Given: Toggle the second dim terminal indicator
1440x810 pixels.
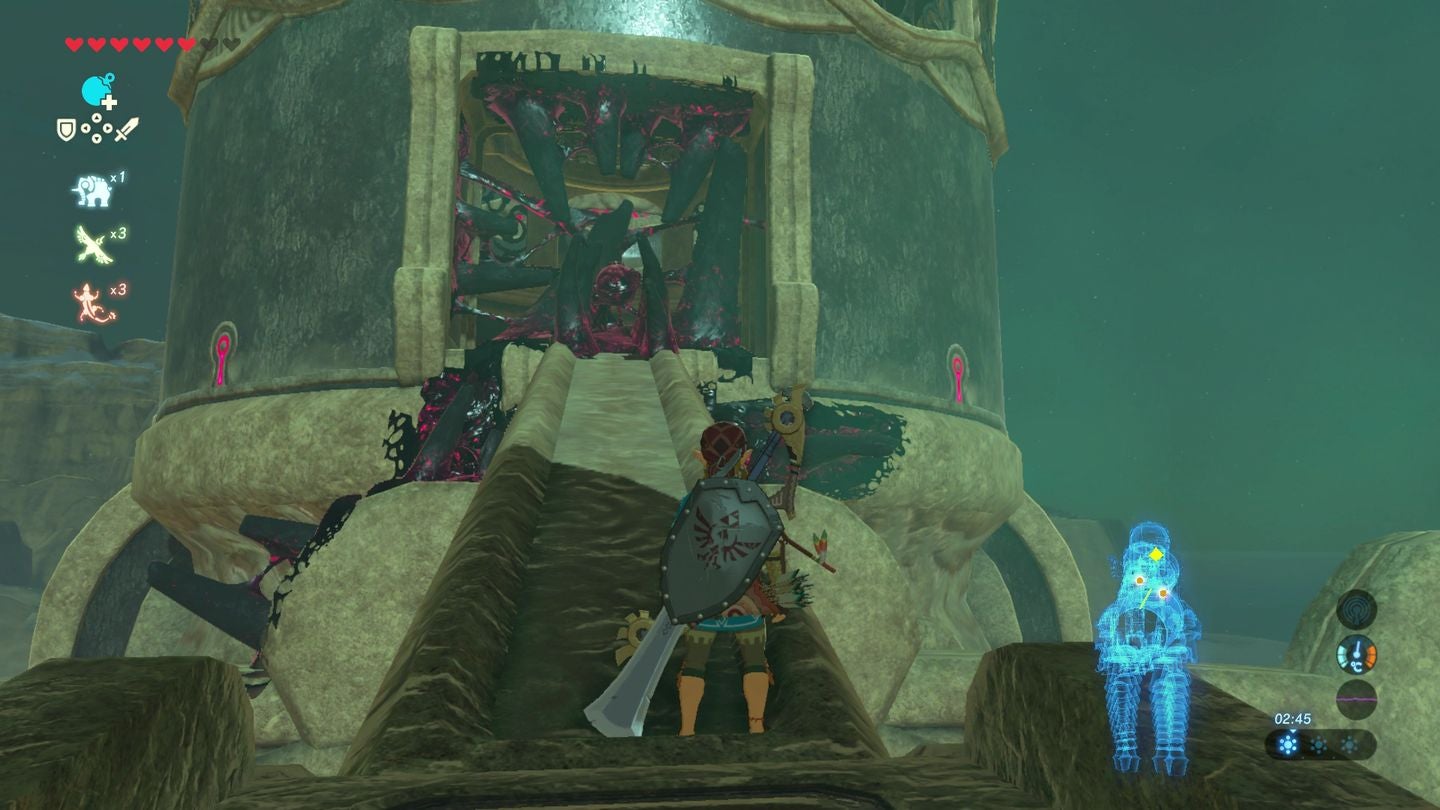Looking at the screenshot, I should click(x=1318, y=744).
